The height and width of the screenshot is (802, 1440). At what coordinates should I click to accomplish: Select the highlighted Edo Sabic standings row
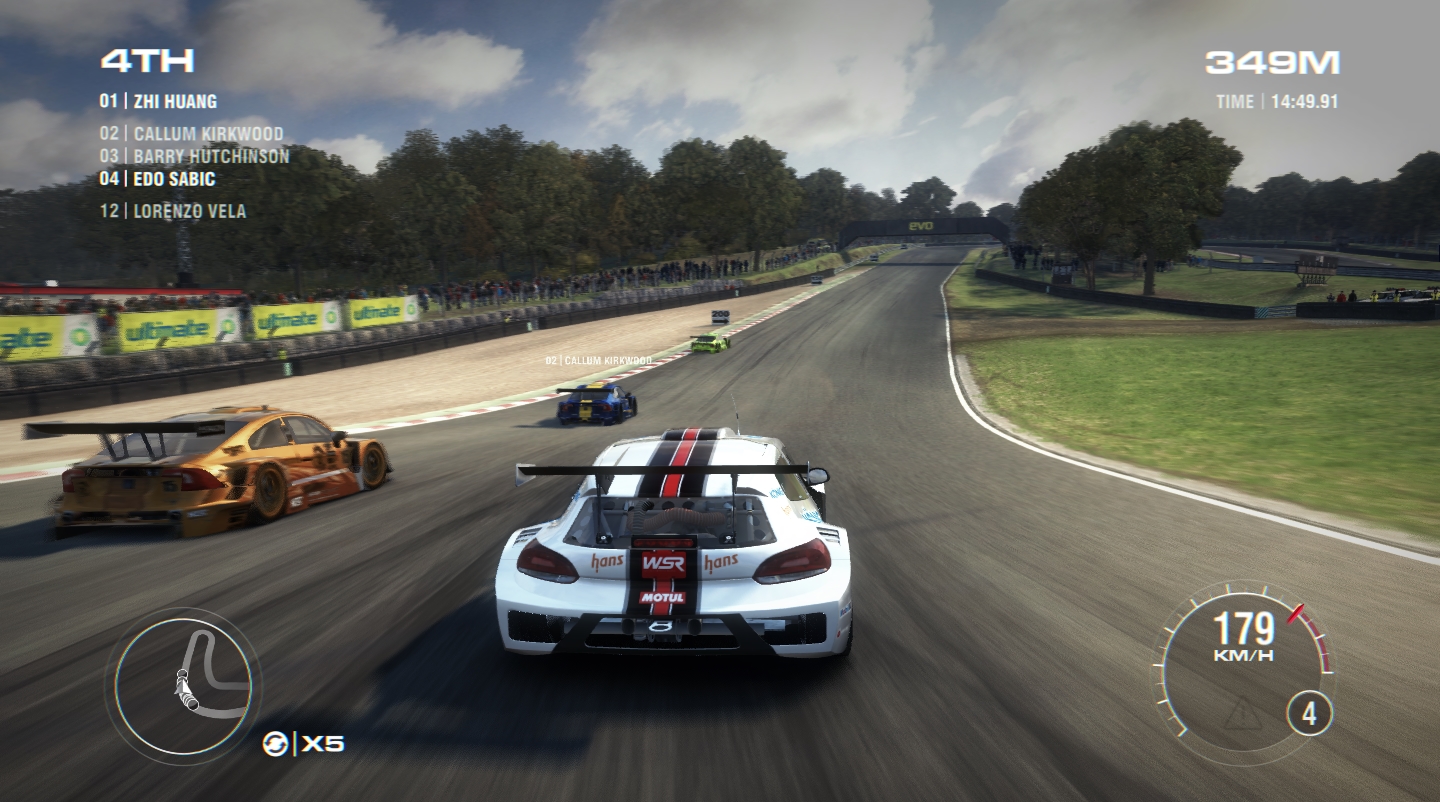[157, 179]
